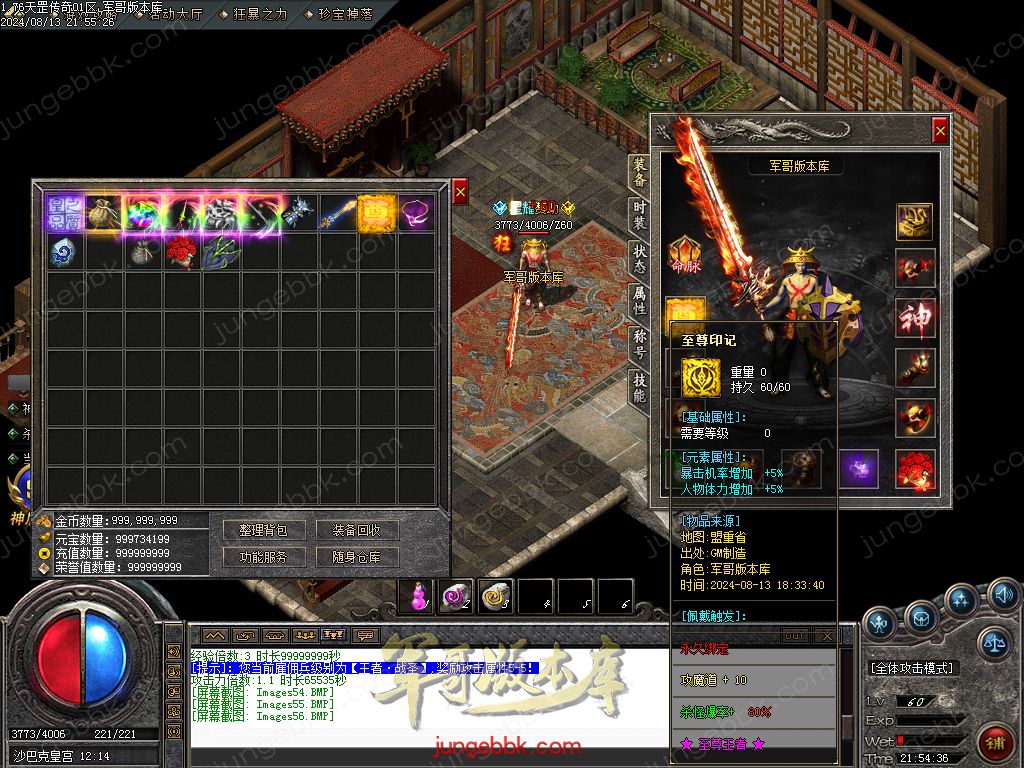
Task: Toggle the 全体攻击模式 attack mode
Action: 912,667
